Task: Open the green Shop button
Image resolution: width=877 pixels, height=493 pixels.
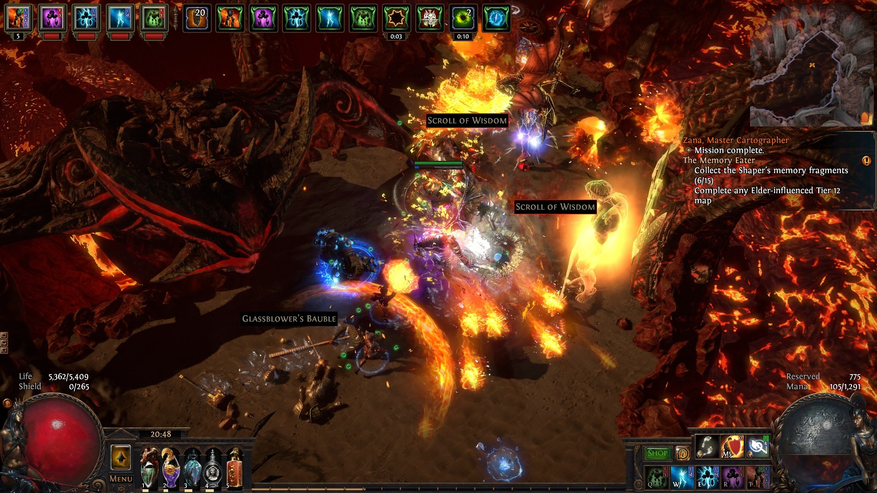Action: point(656,453)
